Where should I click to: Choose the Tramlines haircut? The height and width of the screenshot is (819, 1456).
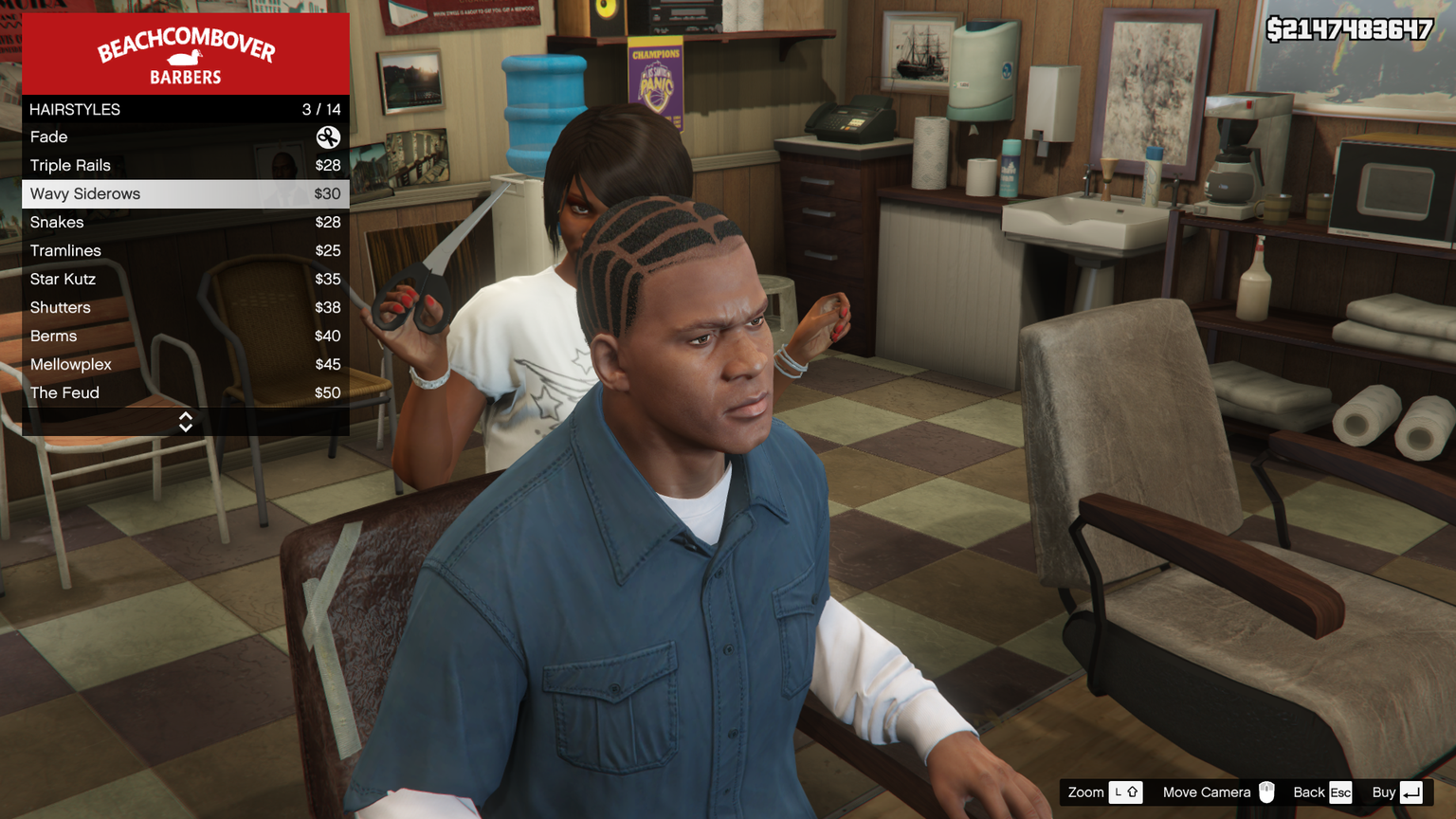(185, 251)
